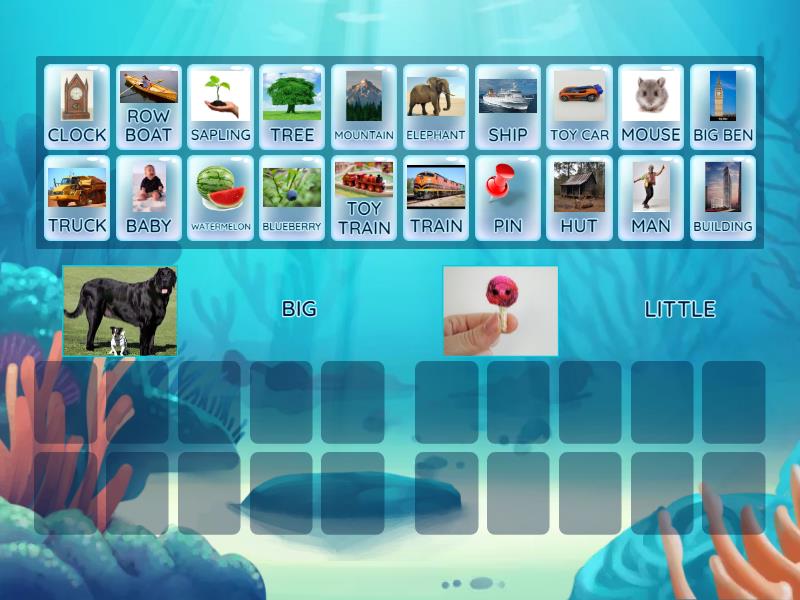Screen dimensions: 800x600
Task: Select the CLOCK tile
Action: point(77,107)
